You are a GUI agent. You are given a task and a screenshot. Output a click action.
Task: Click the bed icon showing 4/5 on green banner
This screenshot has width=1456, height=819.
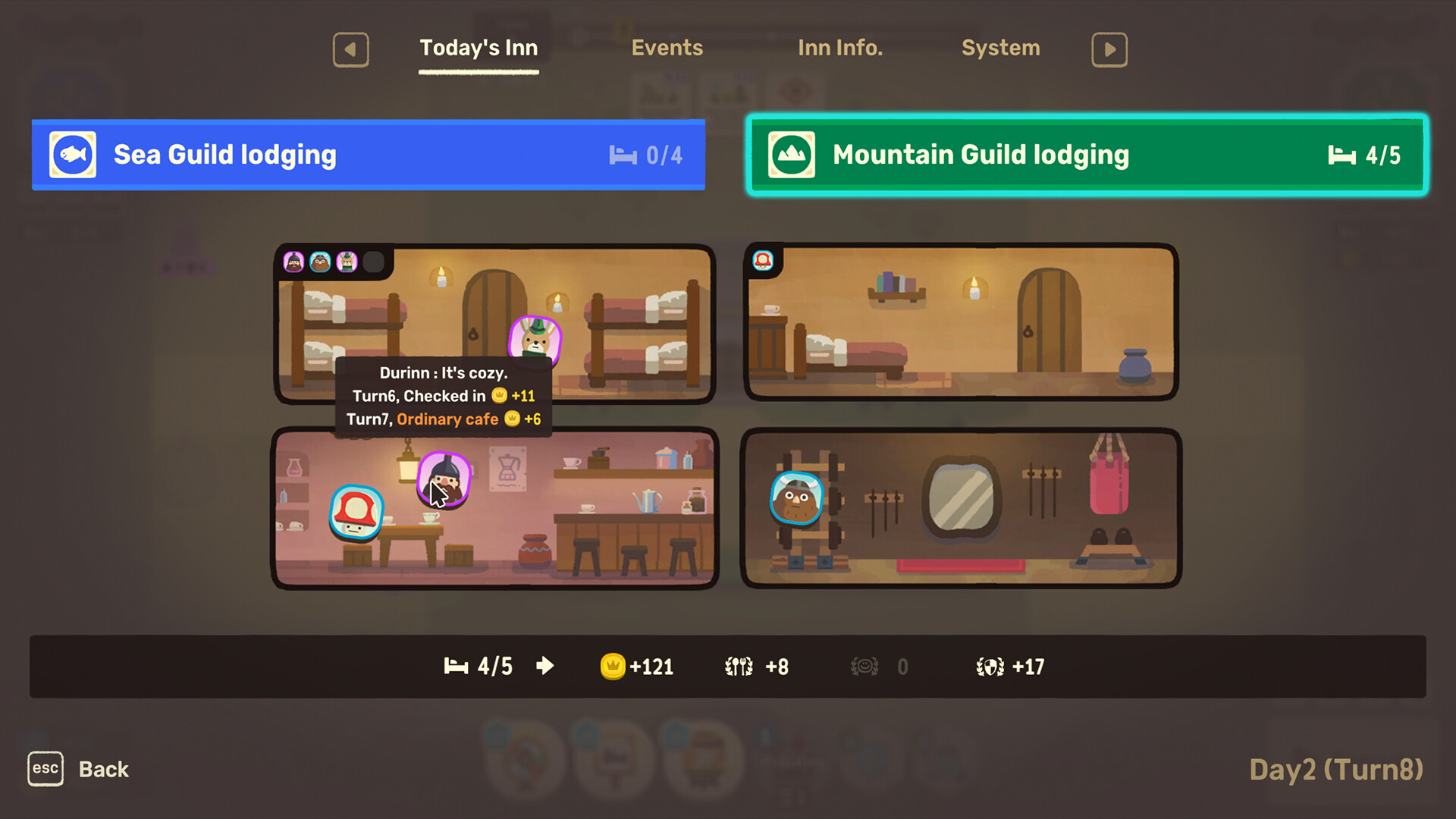click(1342, 155)
